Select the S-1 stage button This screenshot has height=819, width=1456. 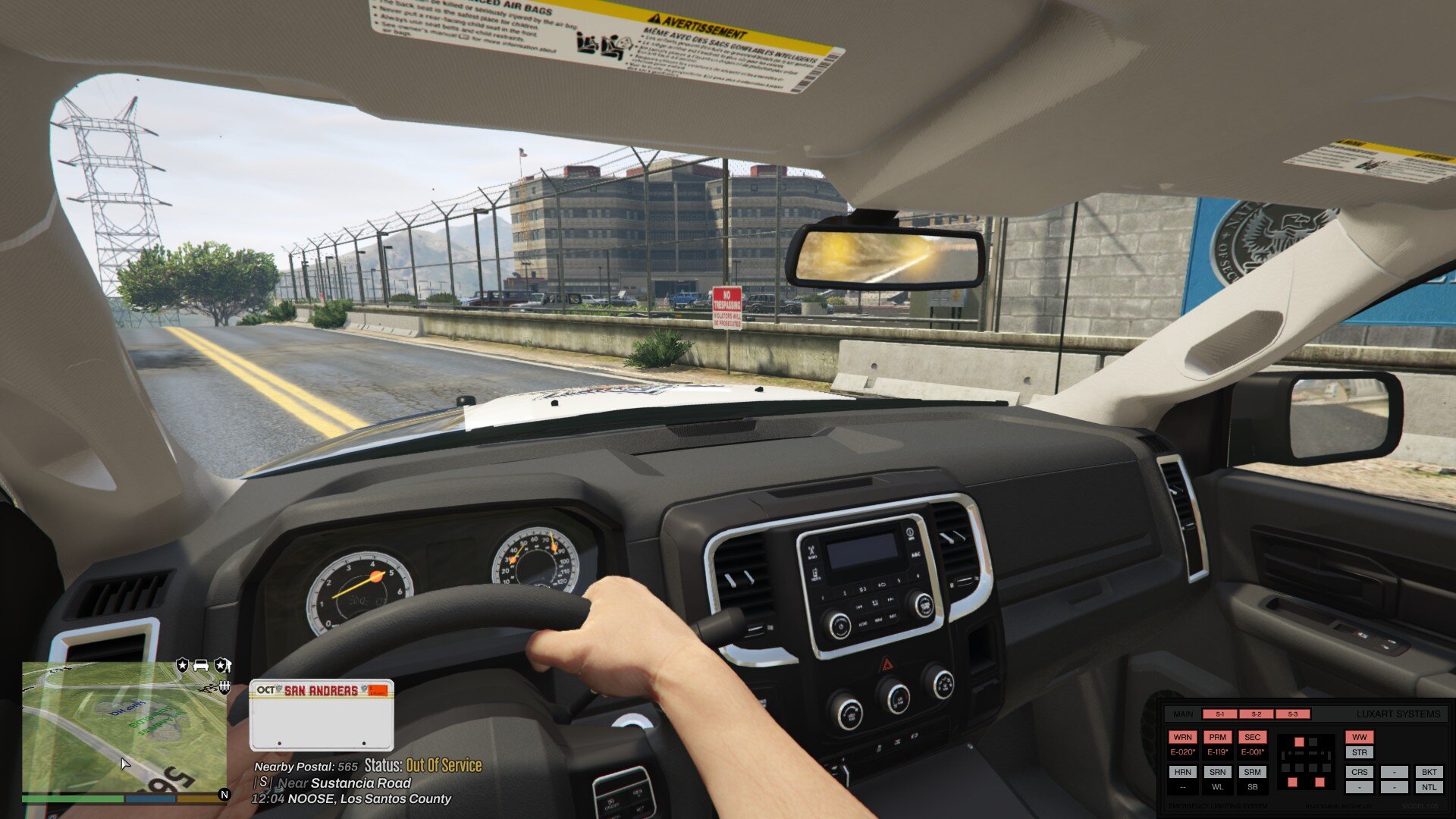pos(1219,714)
